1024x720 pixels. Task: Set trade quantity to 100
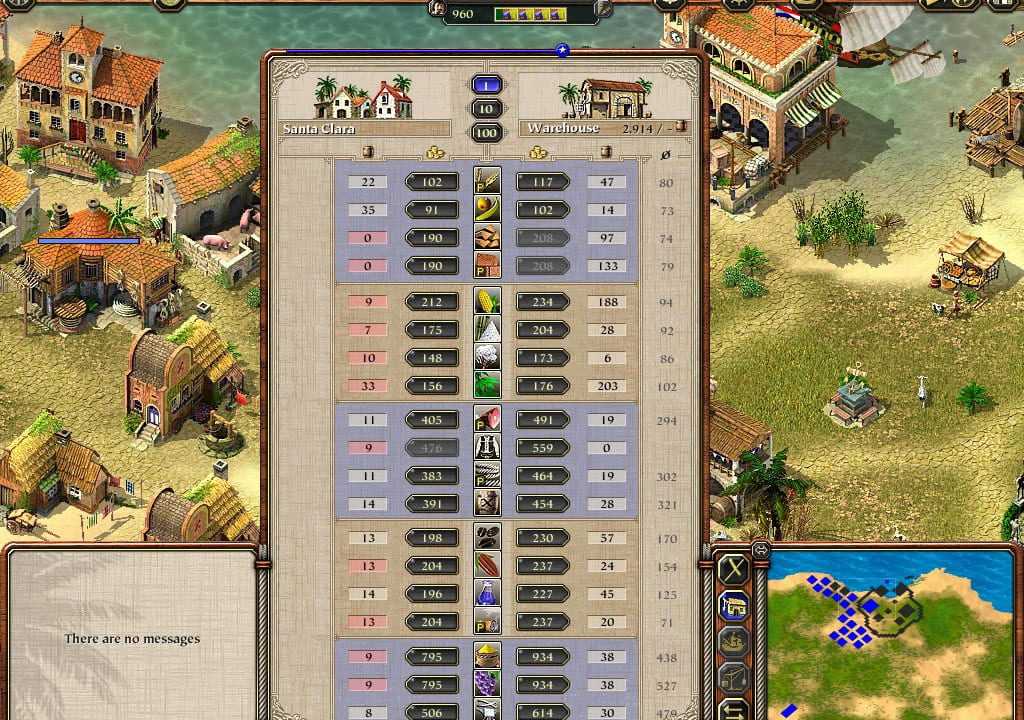tap(487, 132)
